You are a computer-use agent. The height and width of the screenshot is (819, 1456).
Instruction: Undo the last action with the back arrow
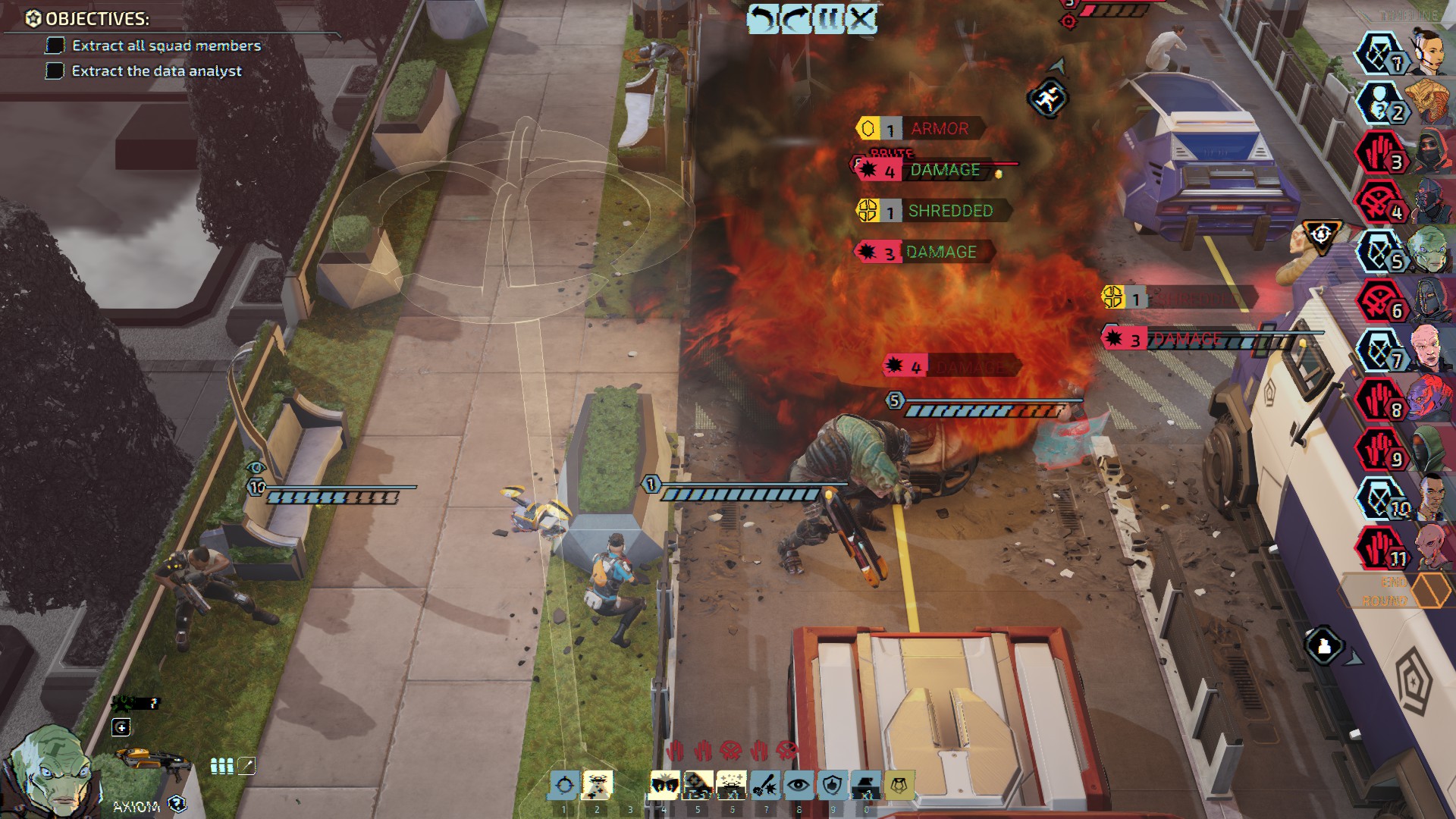[763, 18]
